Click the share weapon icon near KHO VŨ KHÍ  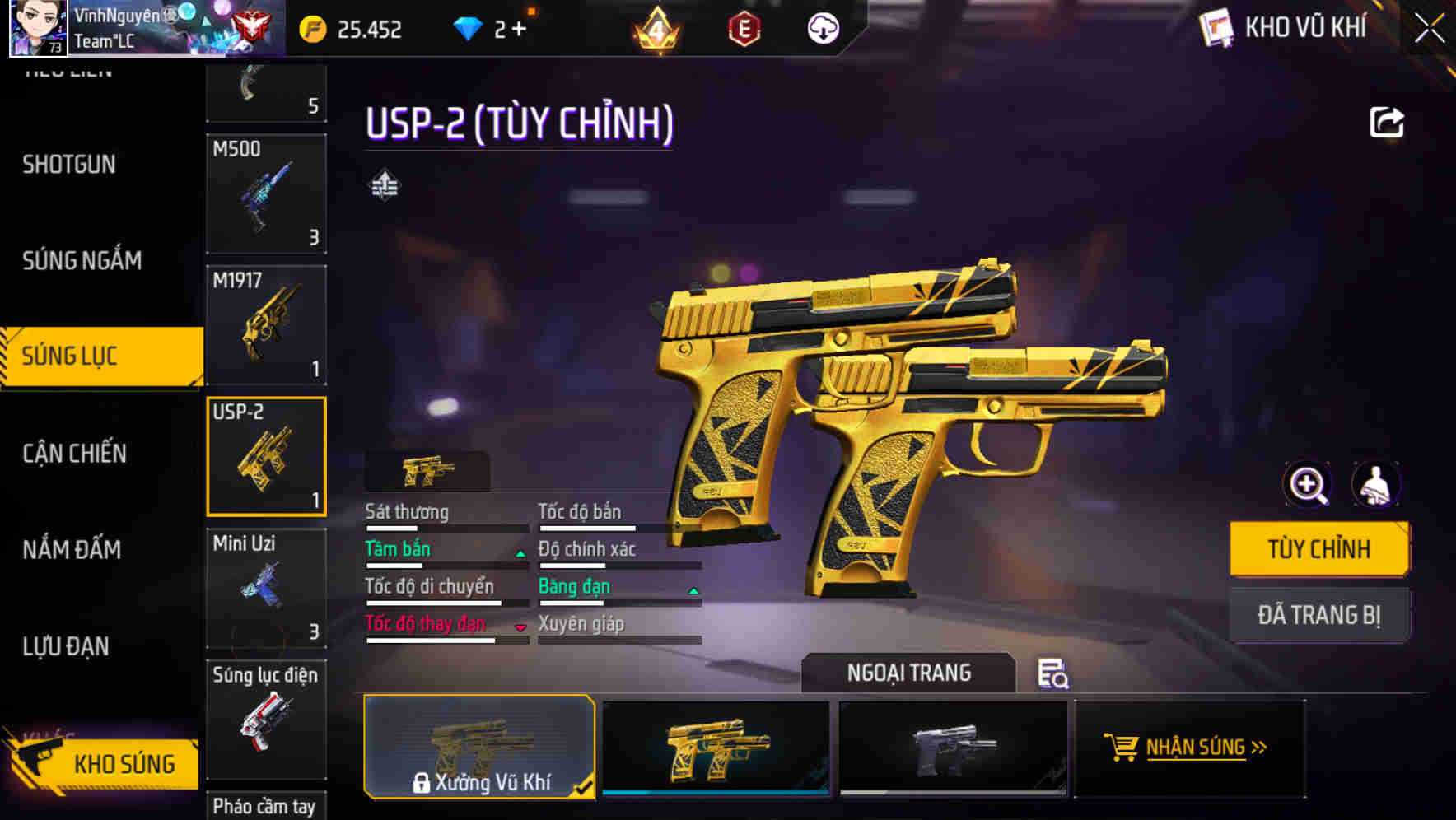click(1388, 122)
